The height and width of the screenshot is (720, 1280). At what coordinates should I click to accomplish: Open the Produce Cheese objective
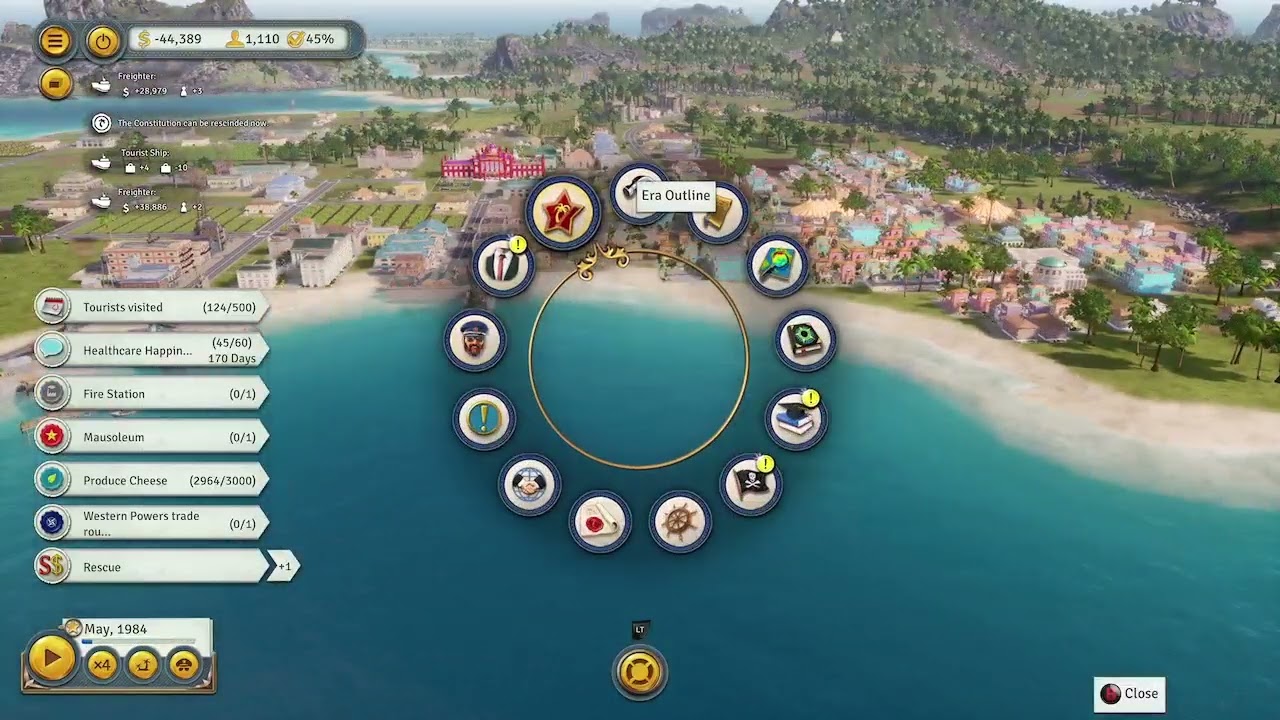(x=150, y=480)
